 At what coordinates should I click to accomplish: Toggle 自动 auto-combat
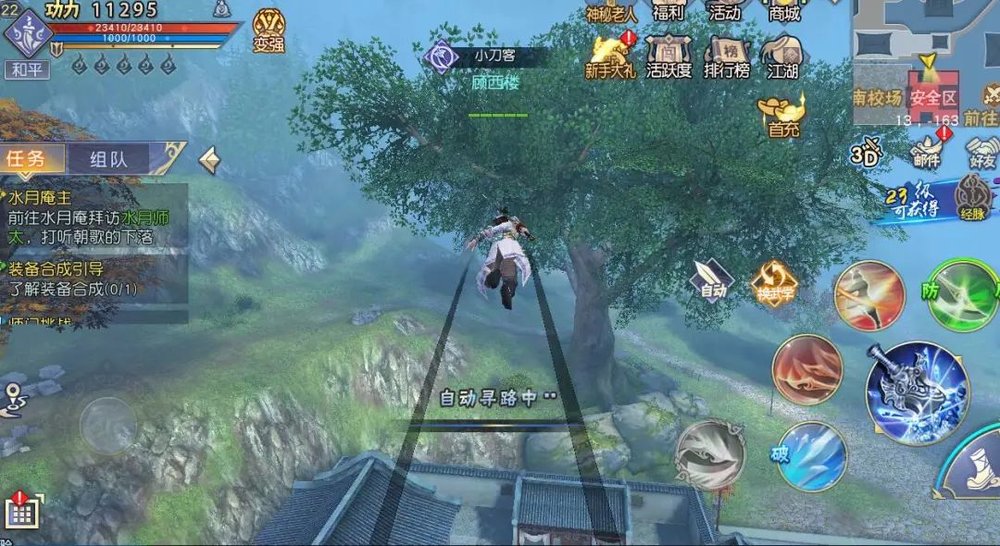tap(713, 280)
